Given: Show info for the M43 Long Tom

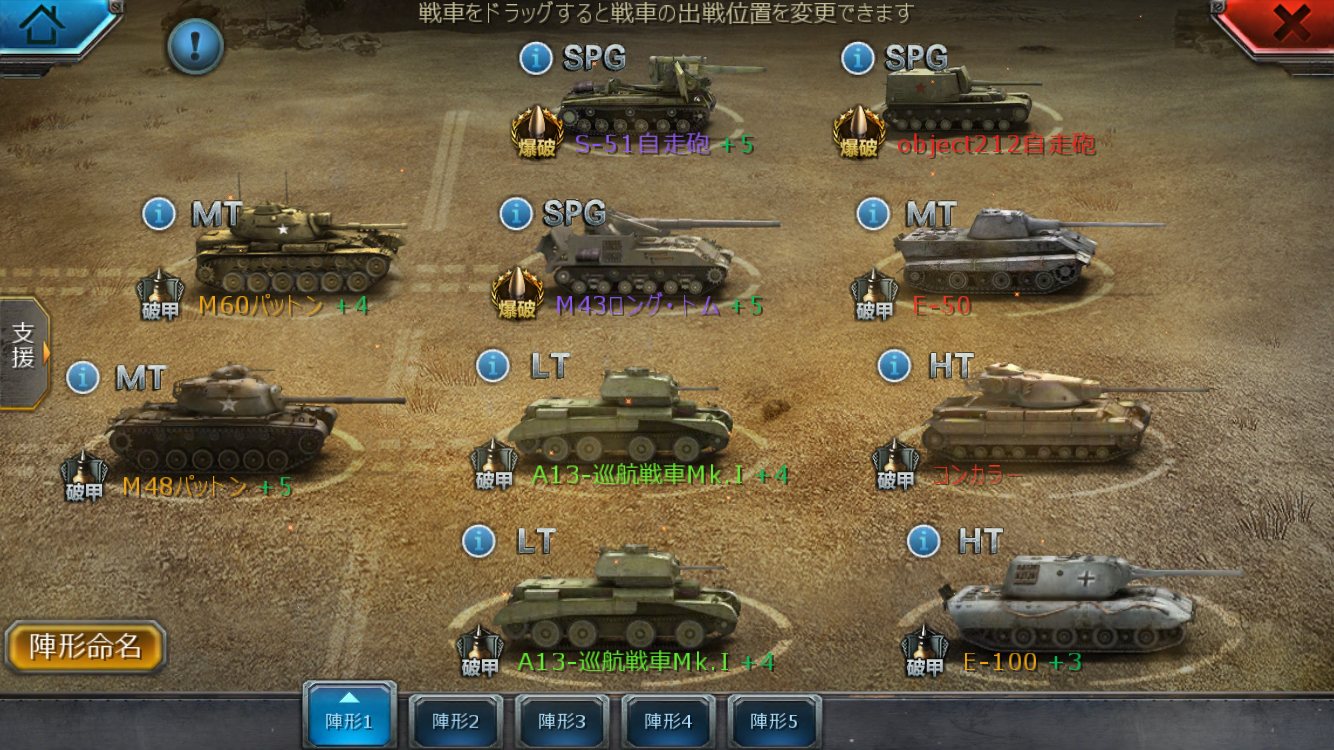Looking at the screenshot, I should point(516,212).
